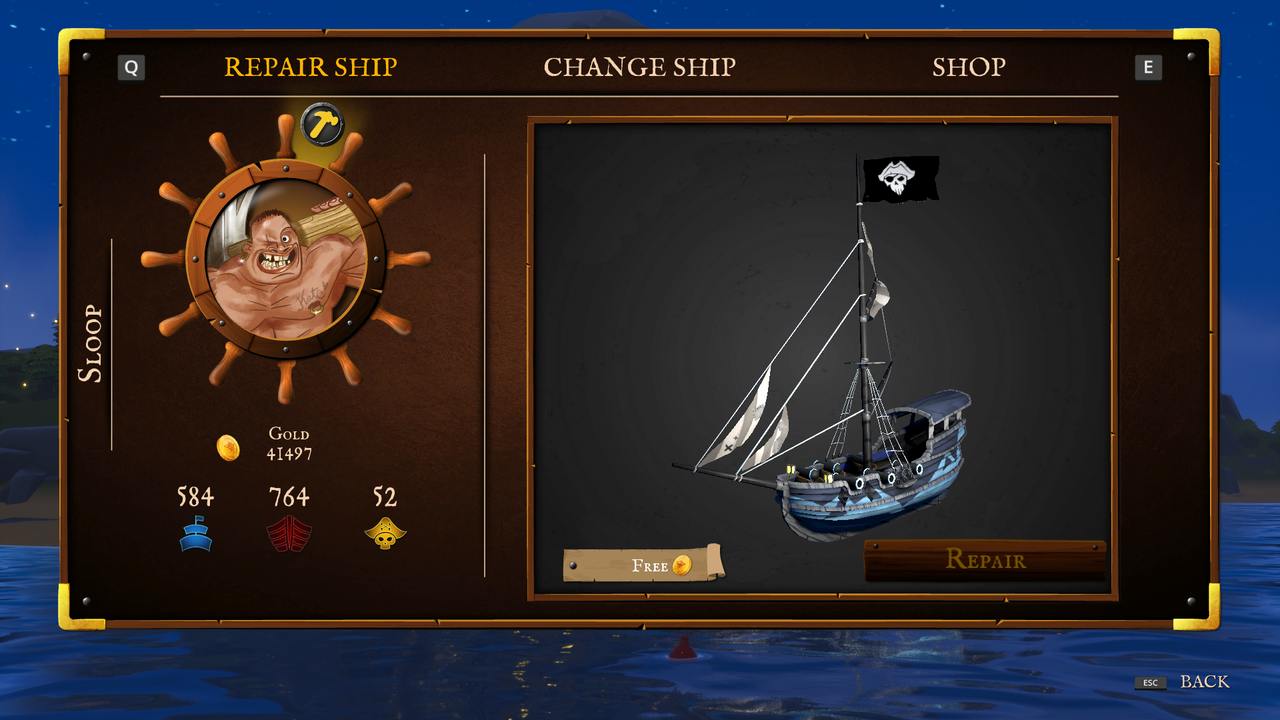Image resolution: width=1280 pixels, height=720 pixels.
Task: Click the pirate skull bounty icon
Action: coord(385,530)
